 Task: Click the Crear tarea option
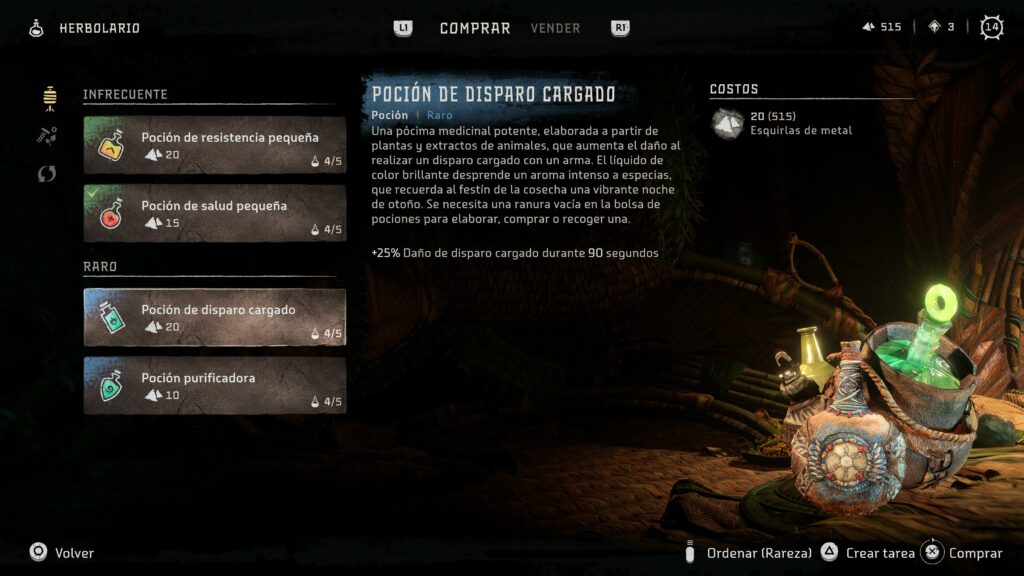coord(880,553)
